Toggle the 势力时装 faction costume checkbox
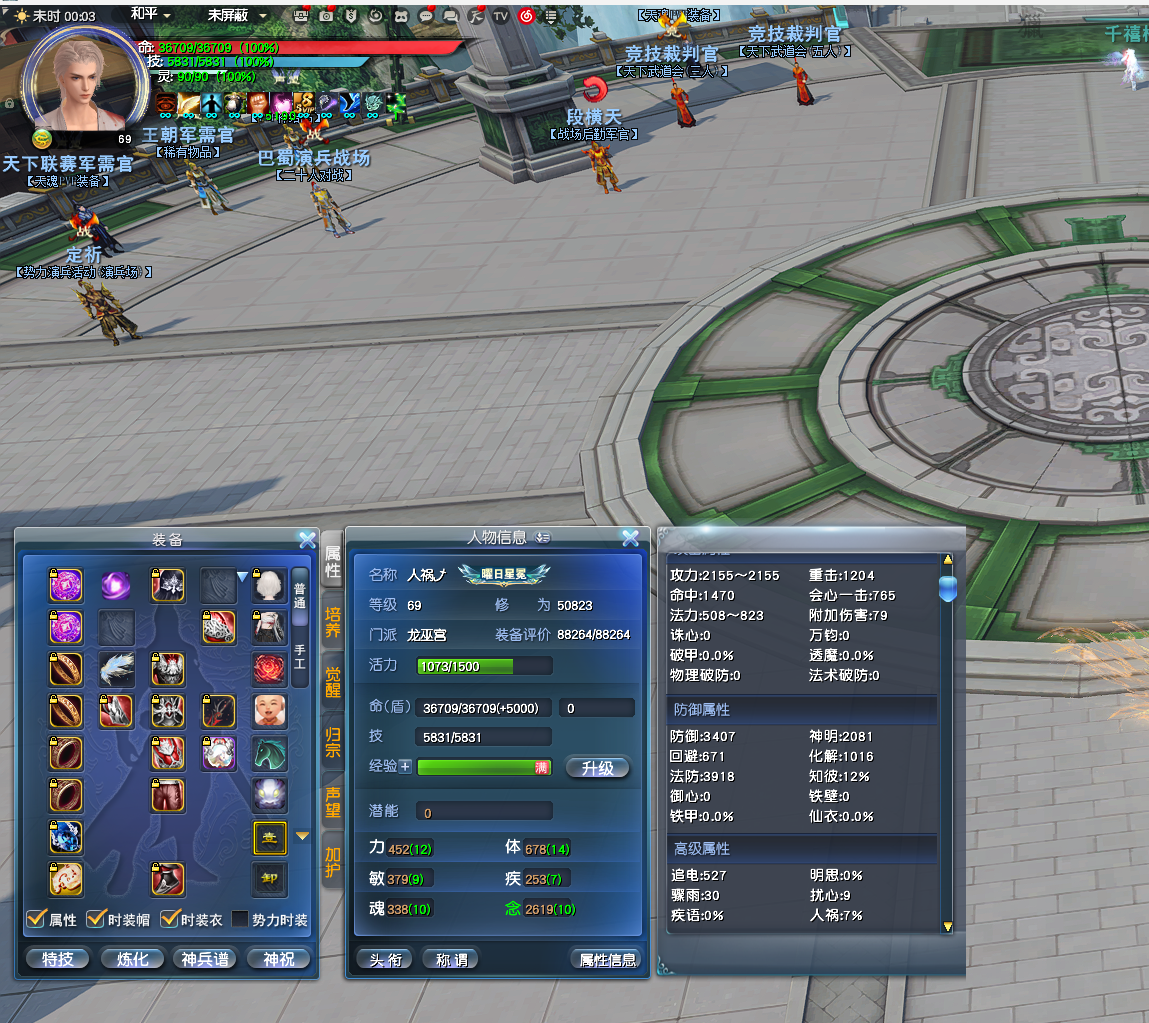The height and width of the screenshot is (1023, 1149). [241, 919]
